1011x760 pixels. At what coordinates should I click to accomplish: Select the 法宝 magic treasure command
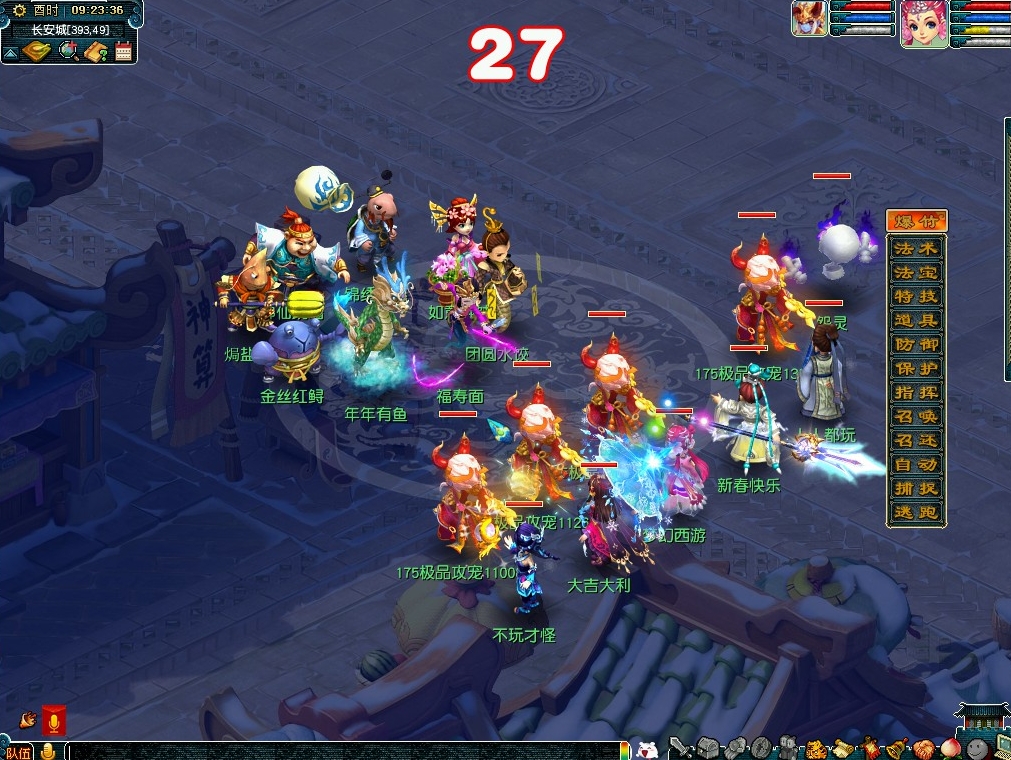point(916,271)
